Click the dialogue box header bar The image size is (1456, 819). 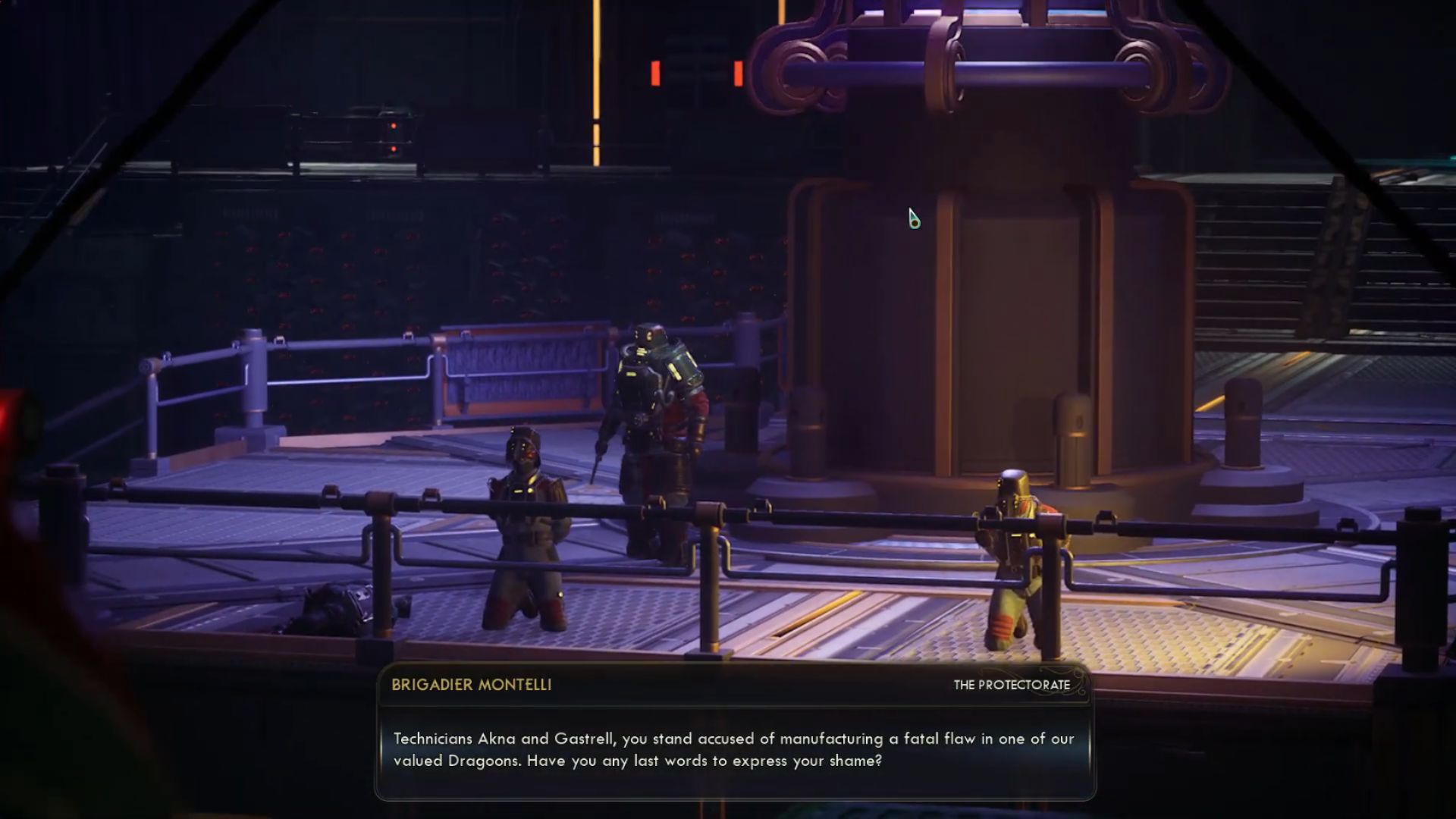click(x=728, y=683)
